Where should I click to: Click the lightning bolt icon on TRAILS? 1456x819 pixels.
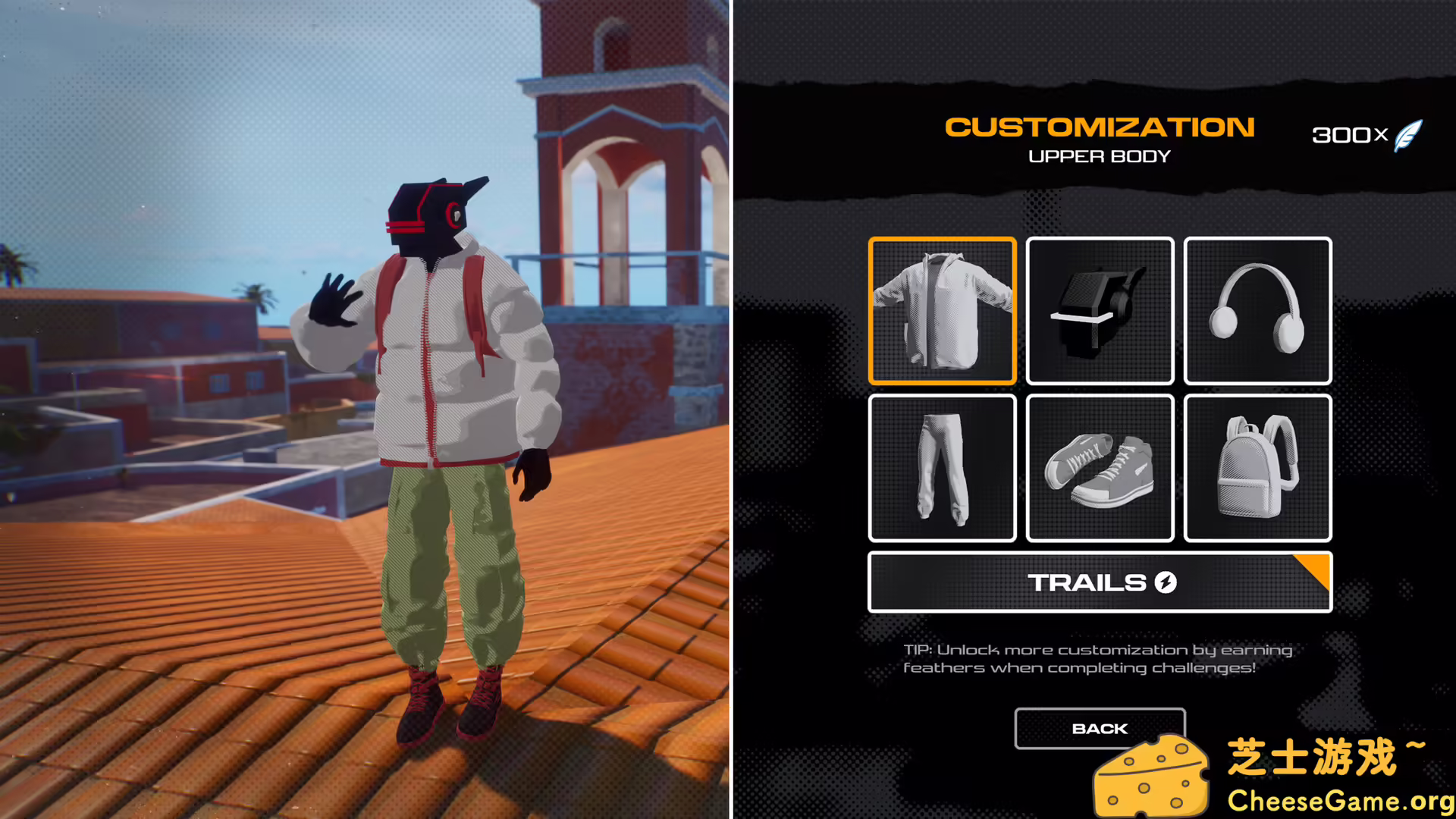(x=1166, y=583)
